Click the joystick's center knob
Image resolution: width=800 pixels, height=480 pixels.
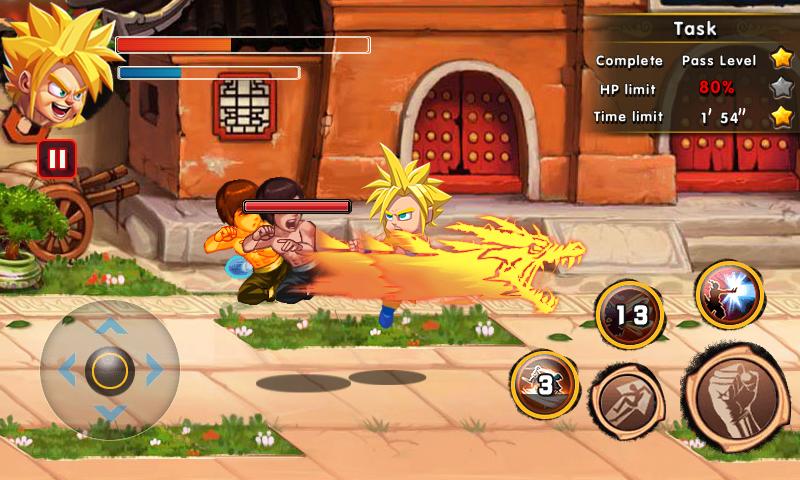110,370
